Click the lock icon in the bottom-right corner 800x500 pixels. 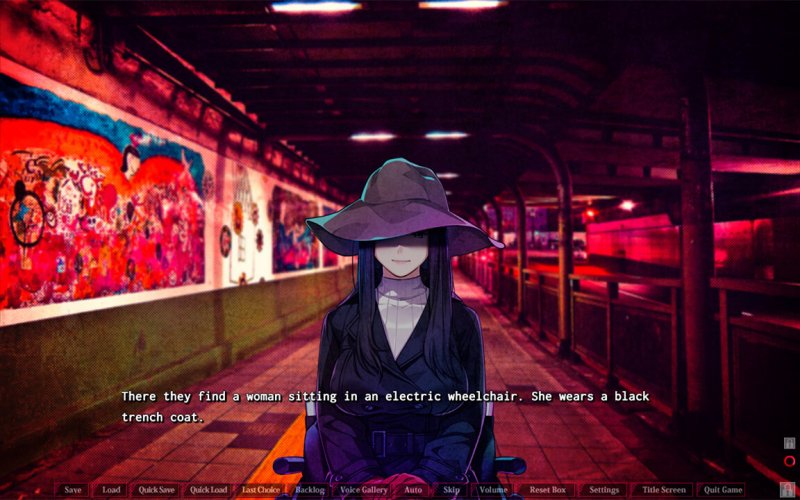[787, 487]
